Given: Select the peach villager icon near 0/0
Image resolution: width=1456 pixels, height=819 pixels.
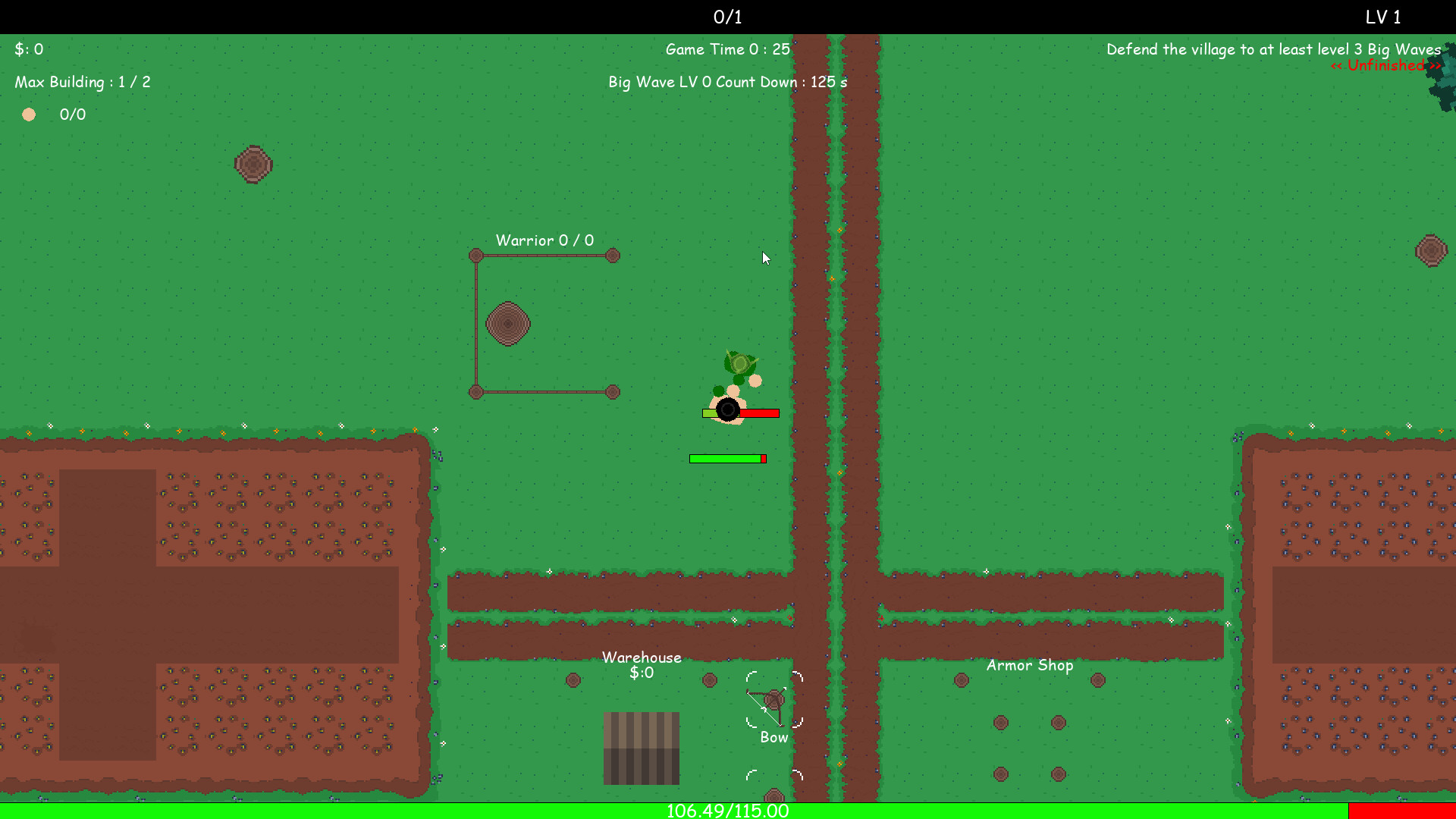Looking at the screenshot, I should point(29,115).
